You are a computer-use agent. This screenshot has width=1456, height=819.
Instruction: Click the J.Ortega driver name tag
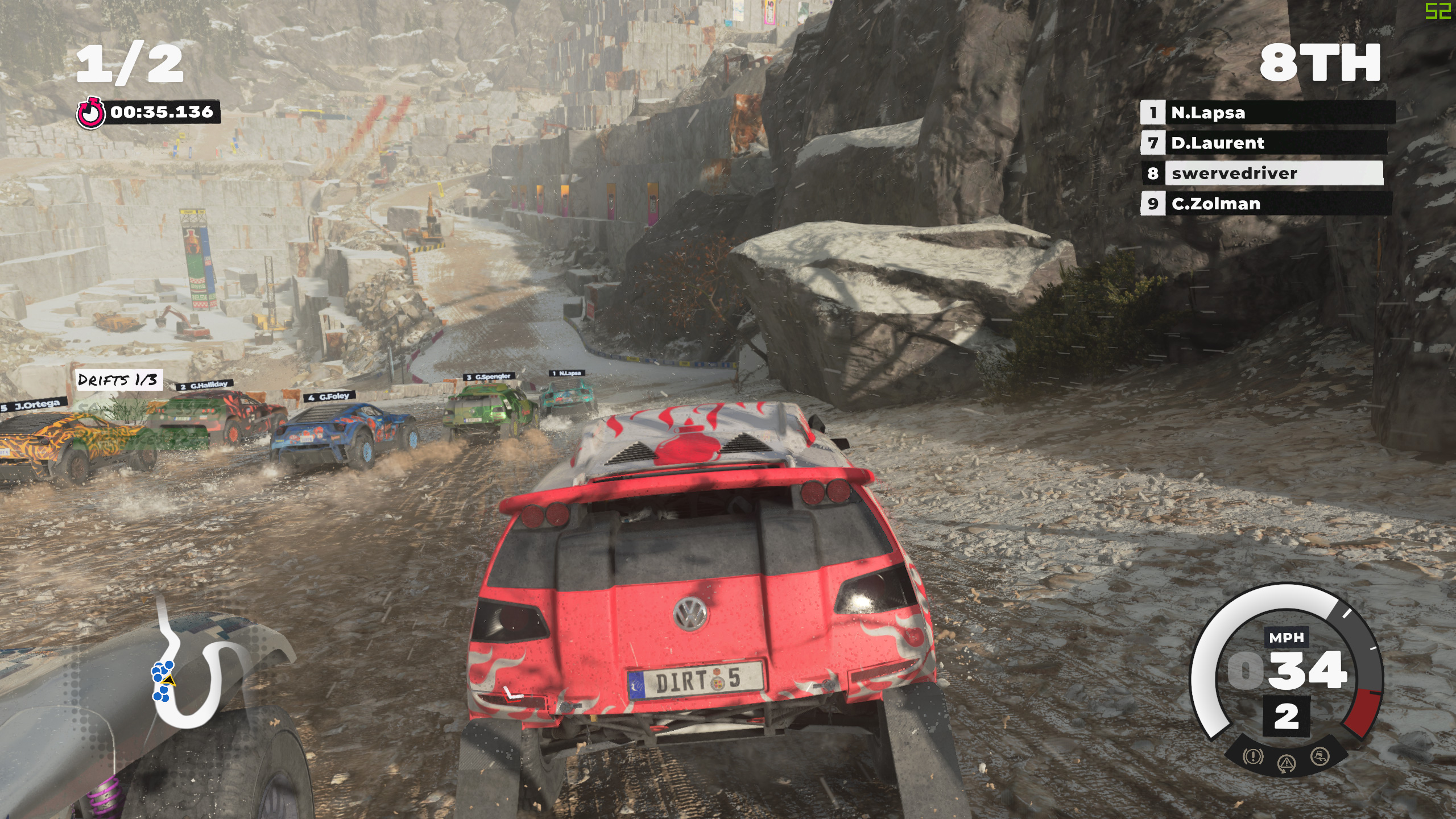click(32, 406)
